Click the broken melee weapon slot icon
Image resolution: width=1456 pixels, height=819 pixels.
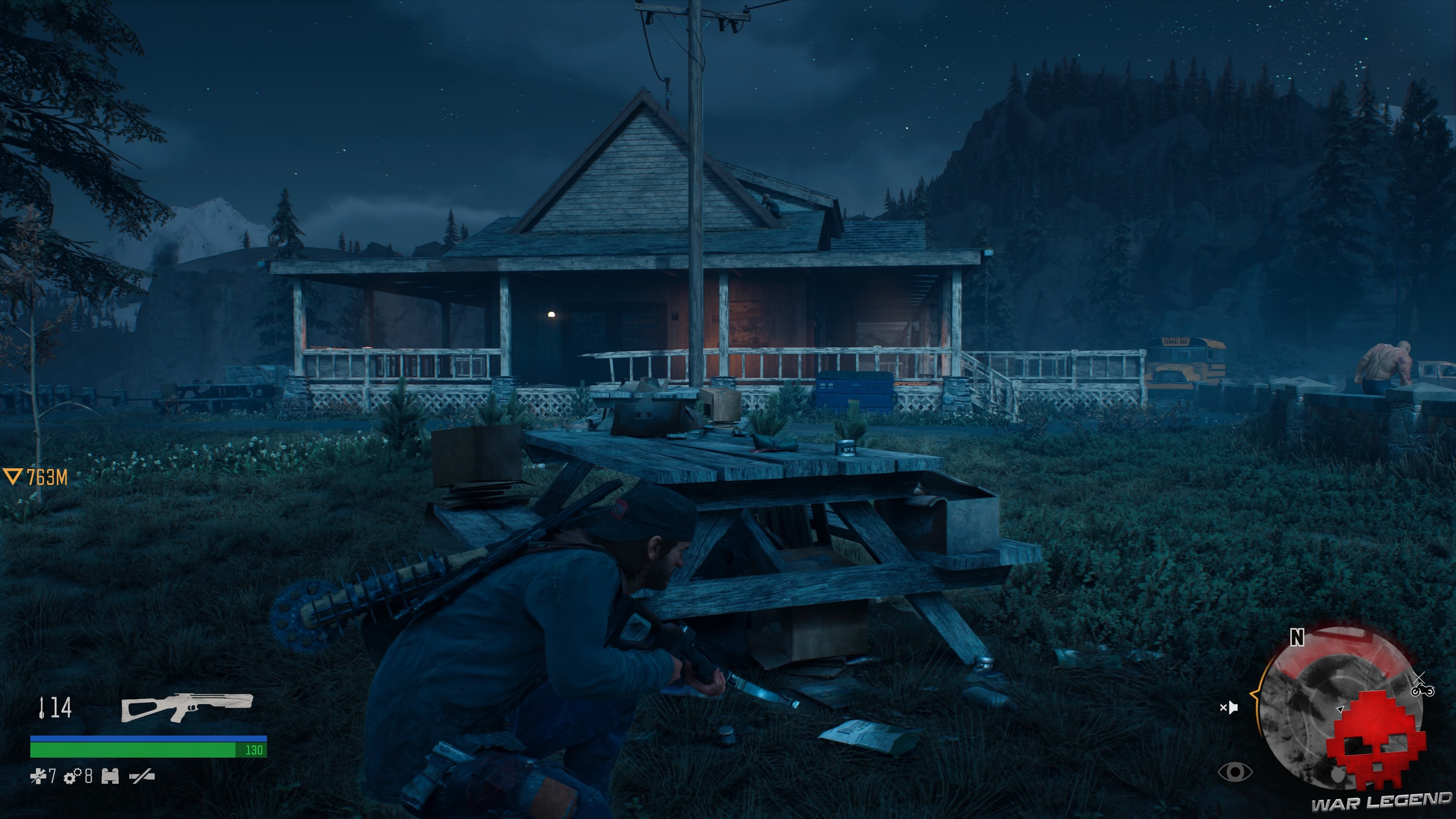[x=143, y=777]
